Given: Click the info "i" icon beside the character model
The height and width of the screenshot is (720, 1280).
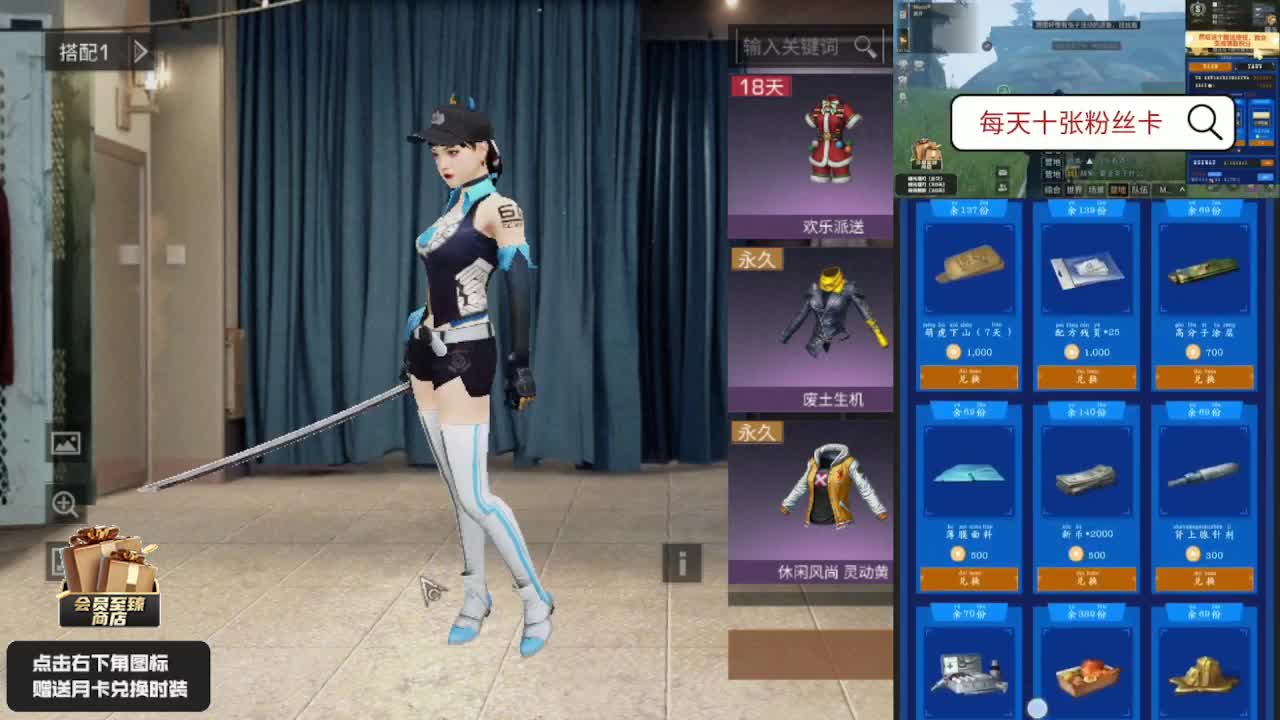Looking at the screenshot, I should click(683, 562).
